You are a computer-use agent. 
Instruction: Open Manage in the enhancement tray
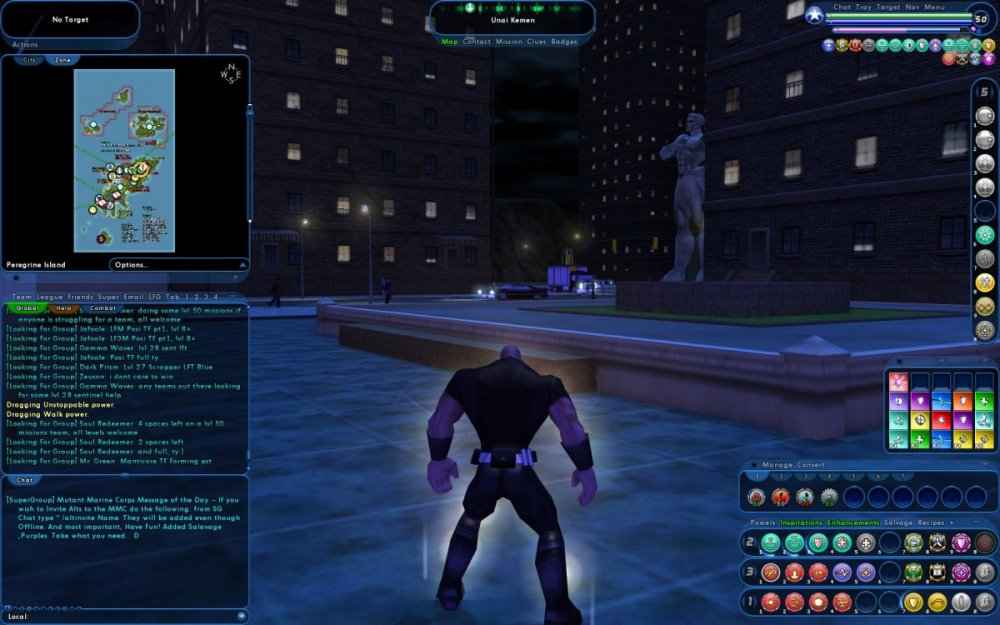777,465
